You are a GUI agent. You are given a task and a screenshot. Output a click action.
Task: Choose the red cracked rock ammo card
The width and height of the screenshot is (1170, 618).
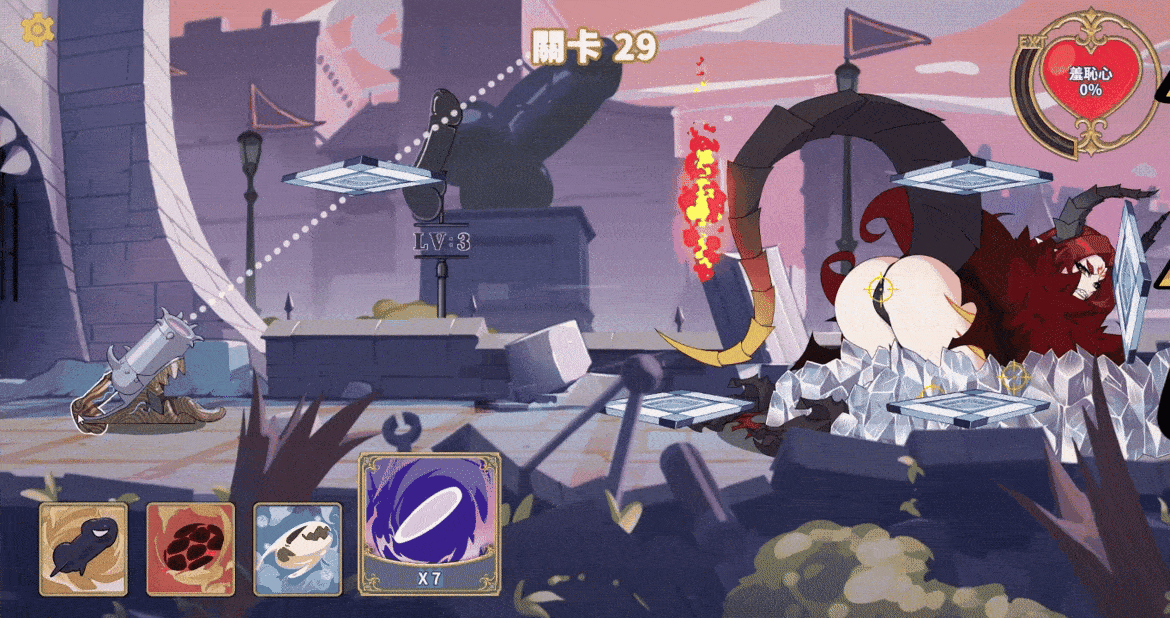pyautogui.click(x=191, y=549)
